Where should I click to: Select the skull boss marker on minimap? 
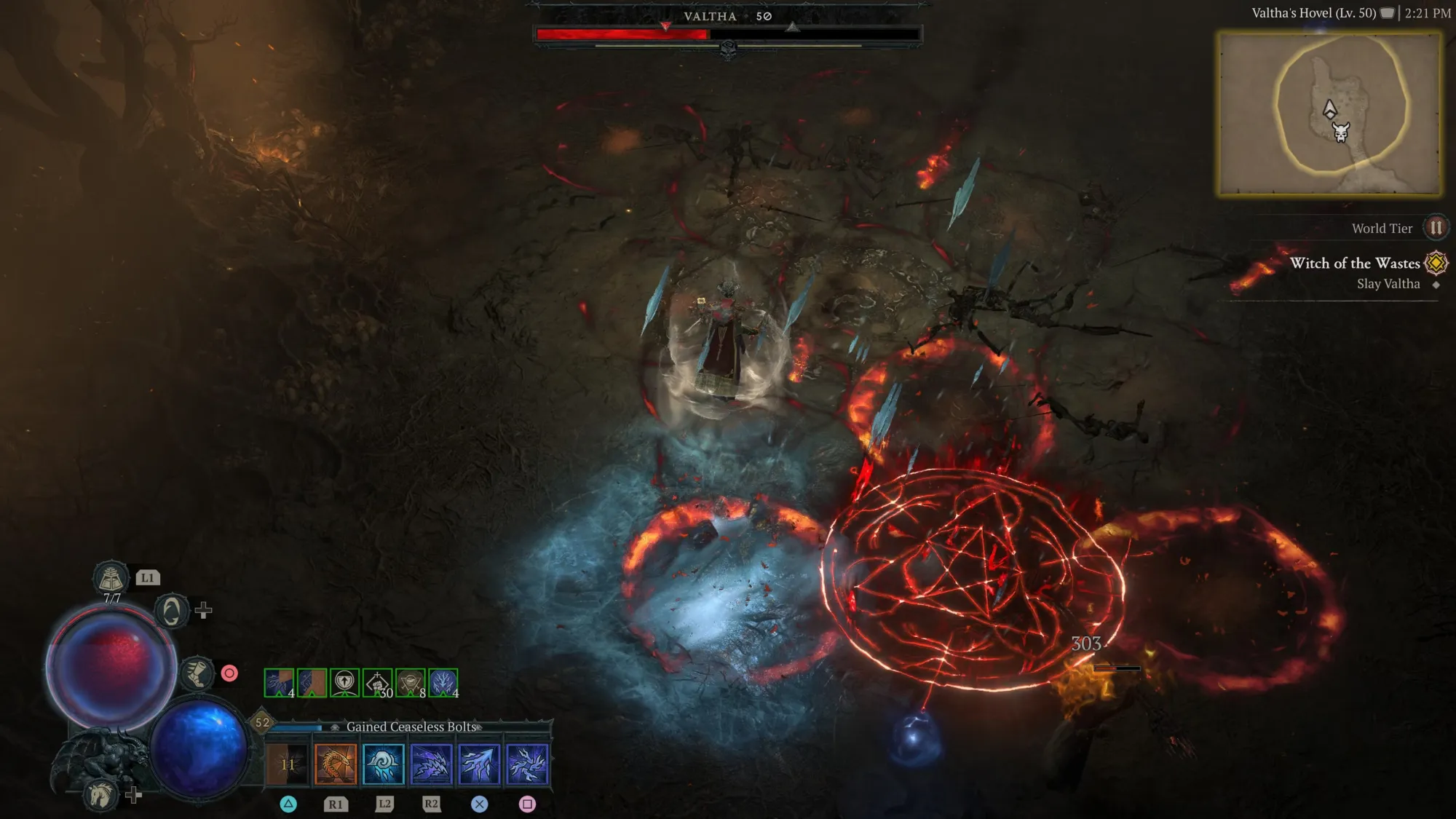(1341, 132)
